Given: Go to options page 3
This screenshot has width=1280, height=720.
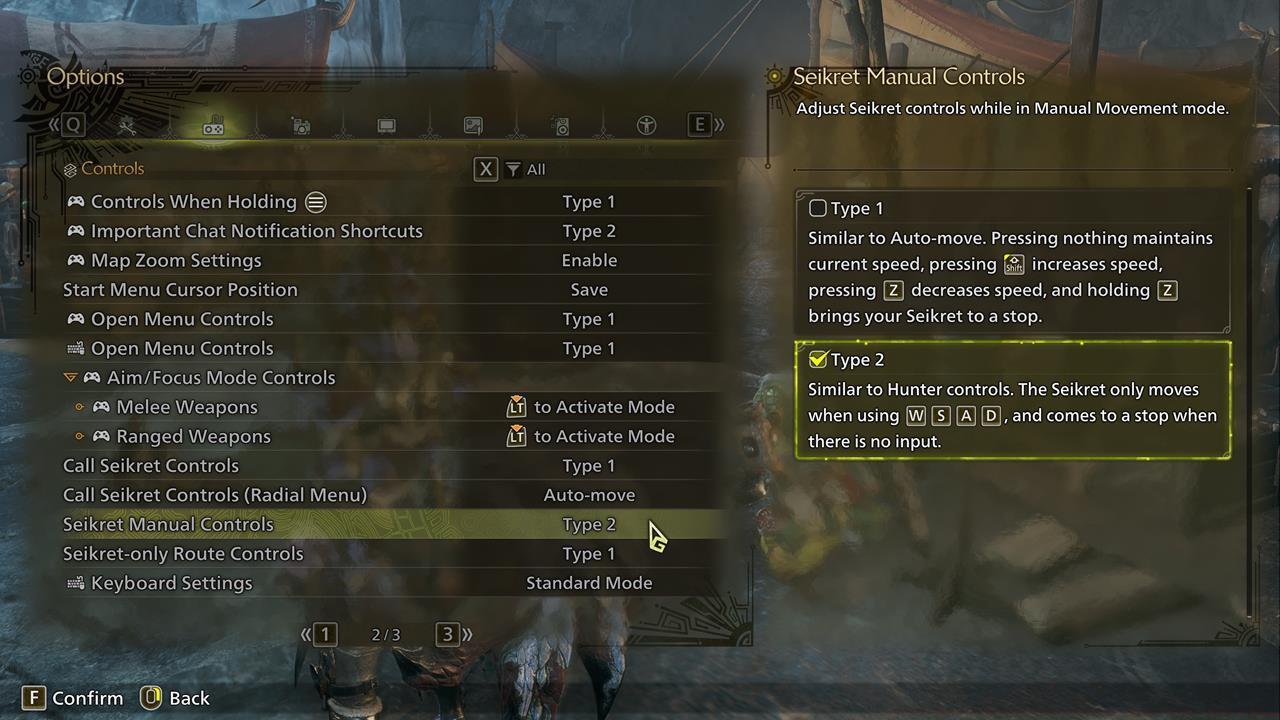Looking at the screenshot, I should coord(448,634).
